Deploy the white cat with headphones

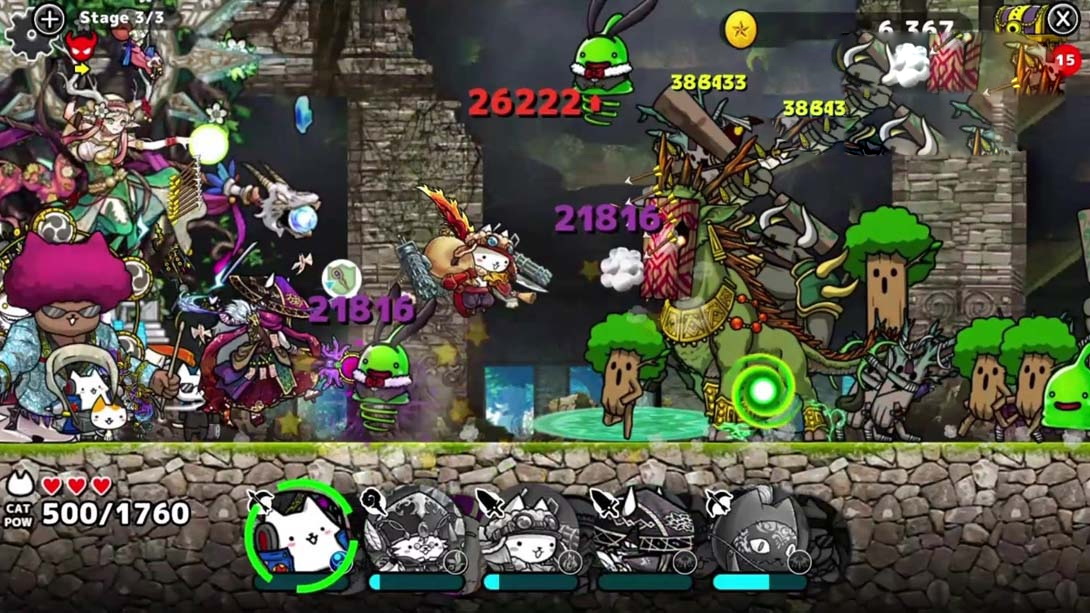[x=302, y=537]
